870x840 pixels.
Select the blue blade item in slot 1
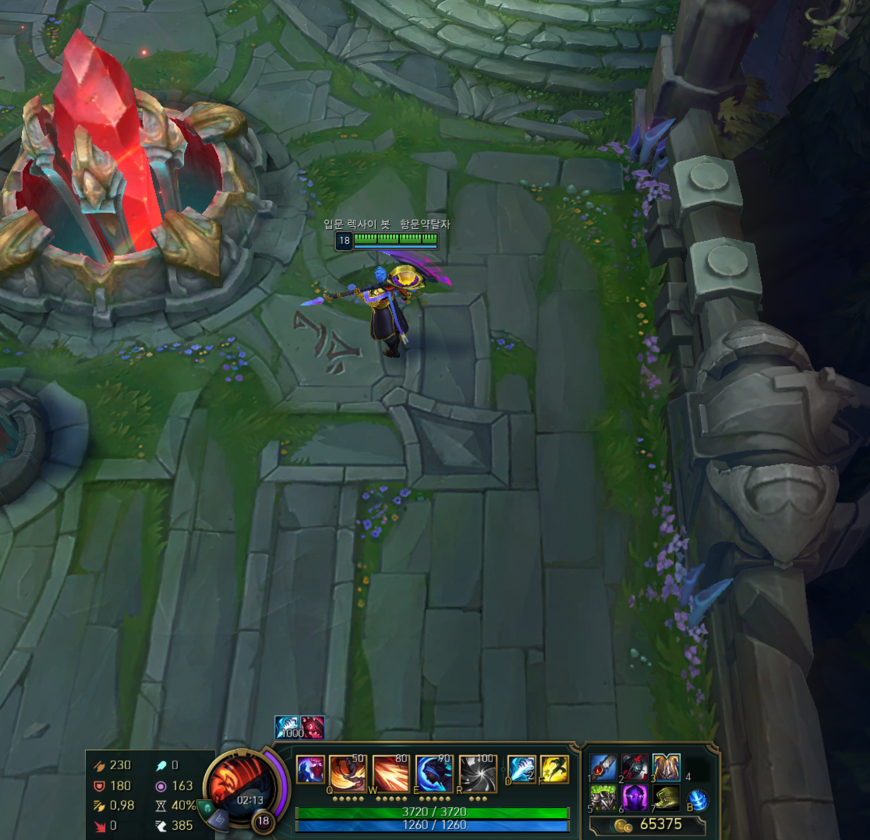point(603,767)
